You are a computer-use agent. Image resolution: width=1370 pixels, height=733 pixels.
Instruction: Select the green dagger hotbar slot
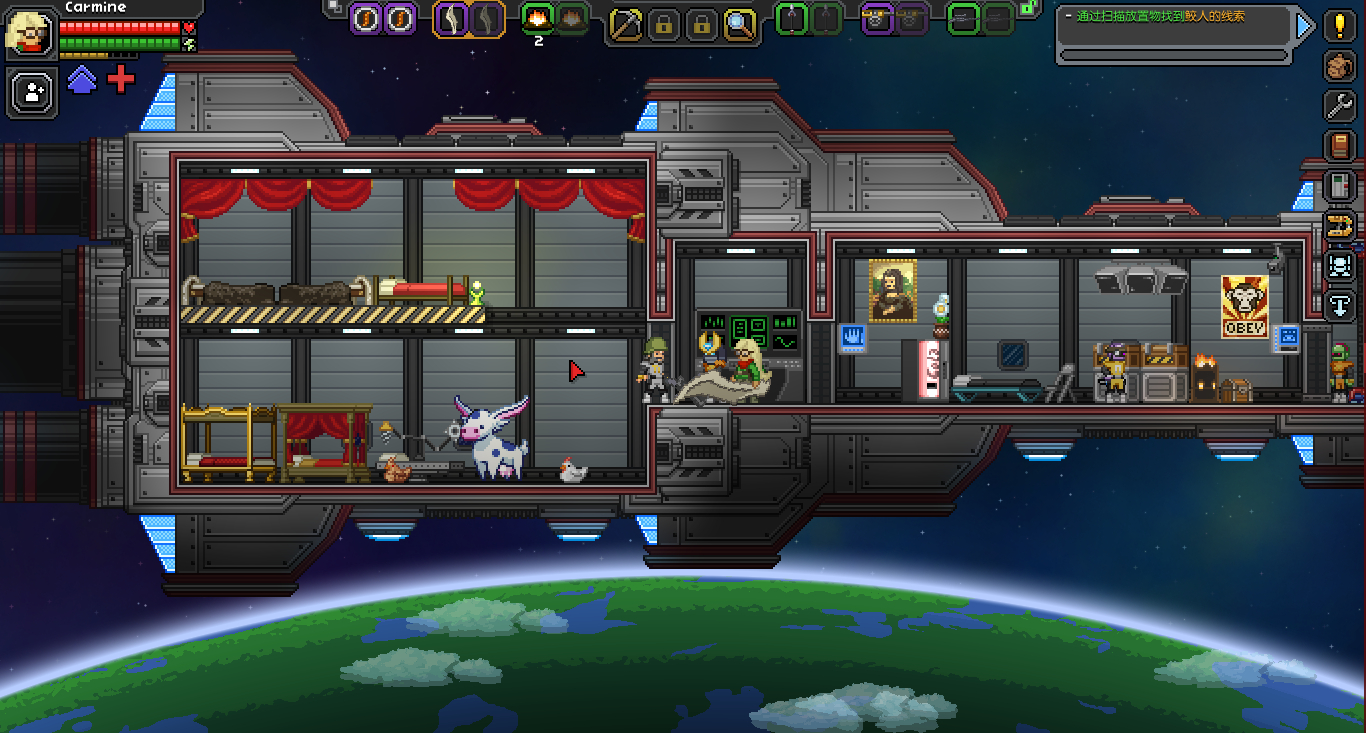coord(791,18)
